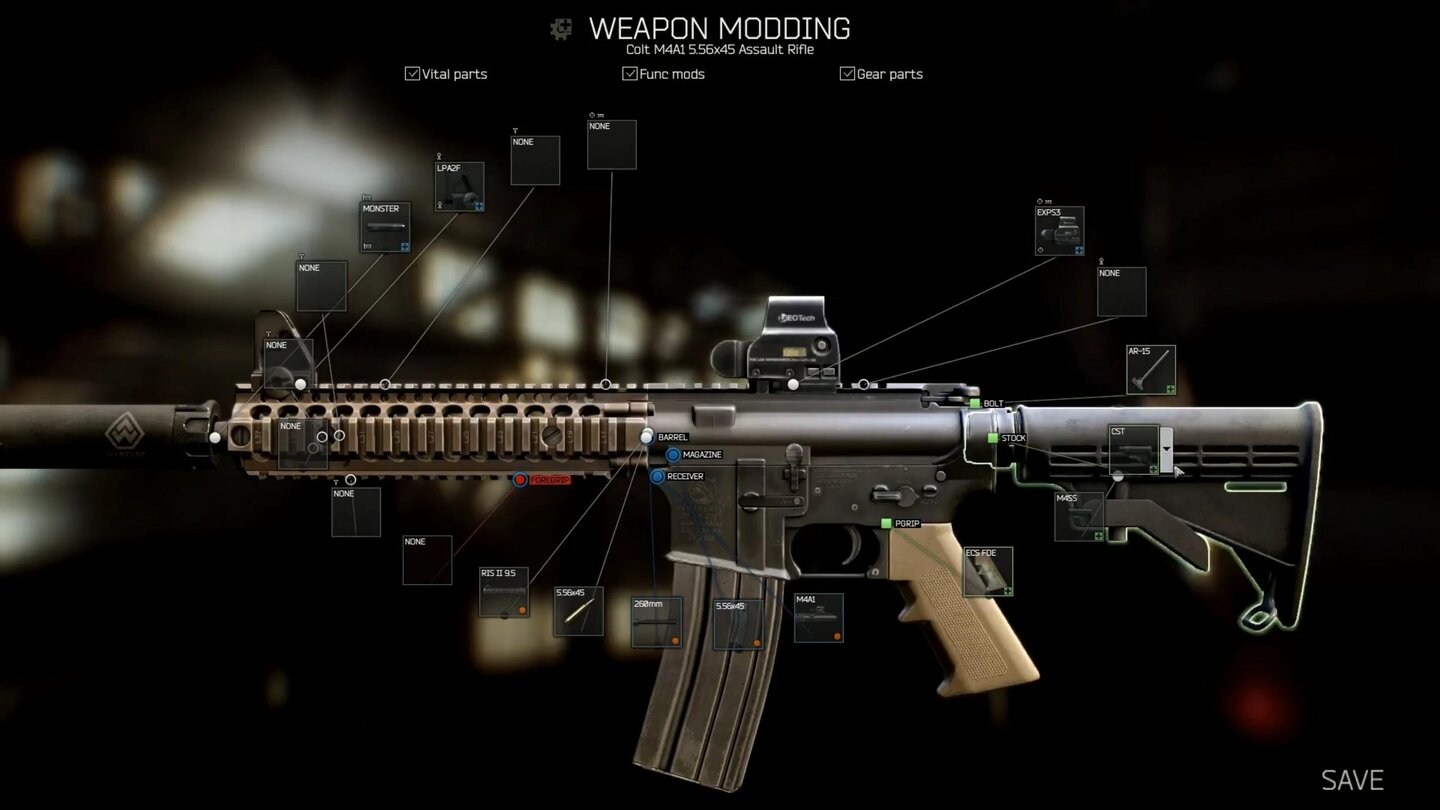Image resolution: width=1440 pixels, height=810 pixels.
Task: Disable the Func mods filter
Action: [629, 72]
